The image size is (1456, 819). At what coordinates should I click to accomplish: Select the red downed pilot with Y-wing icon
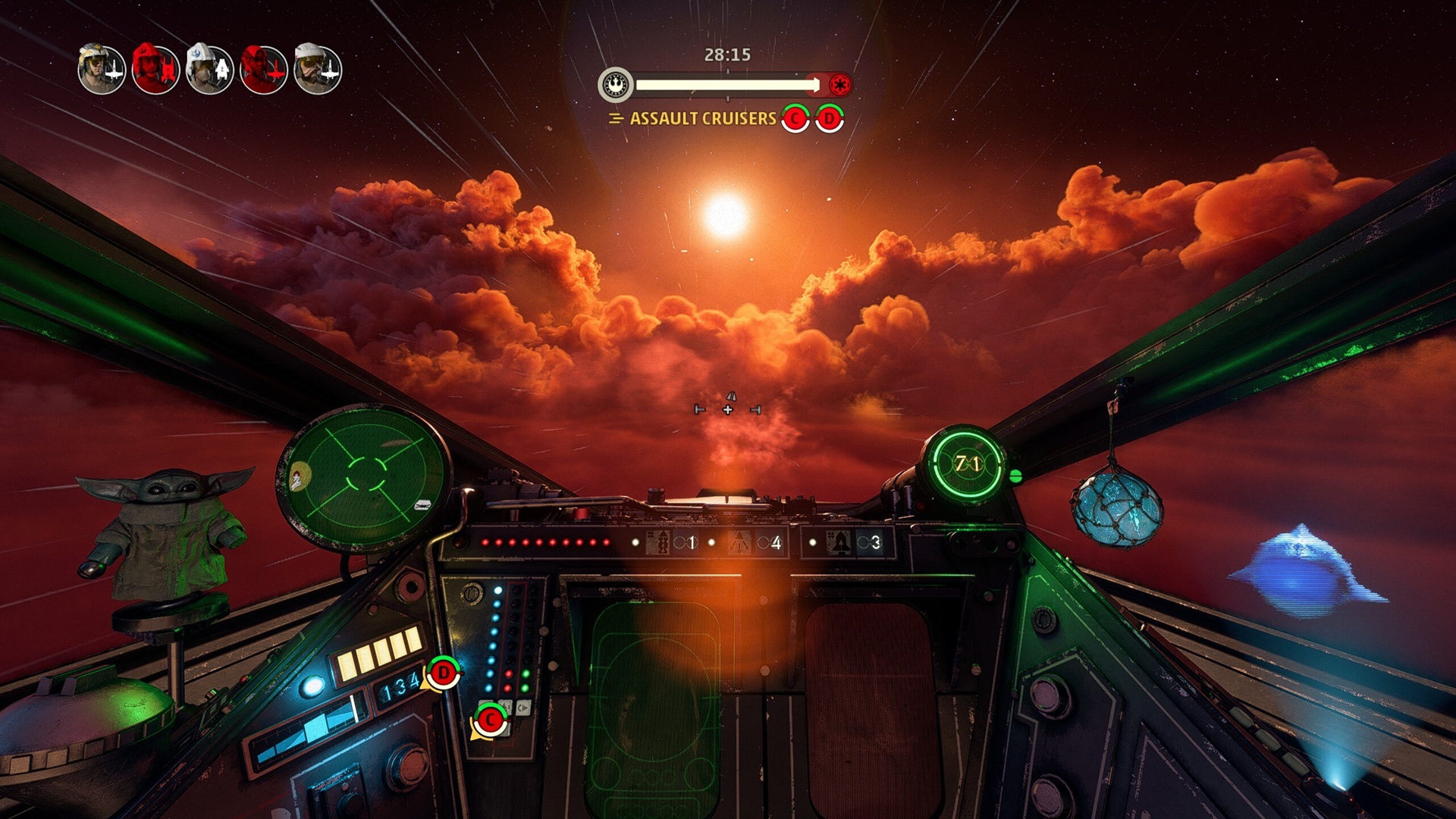(x=155, y=69)
